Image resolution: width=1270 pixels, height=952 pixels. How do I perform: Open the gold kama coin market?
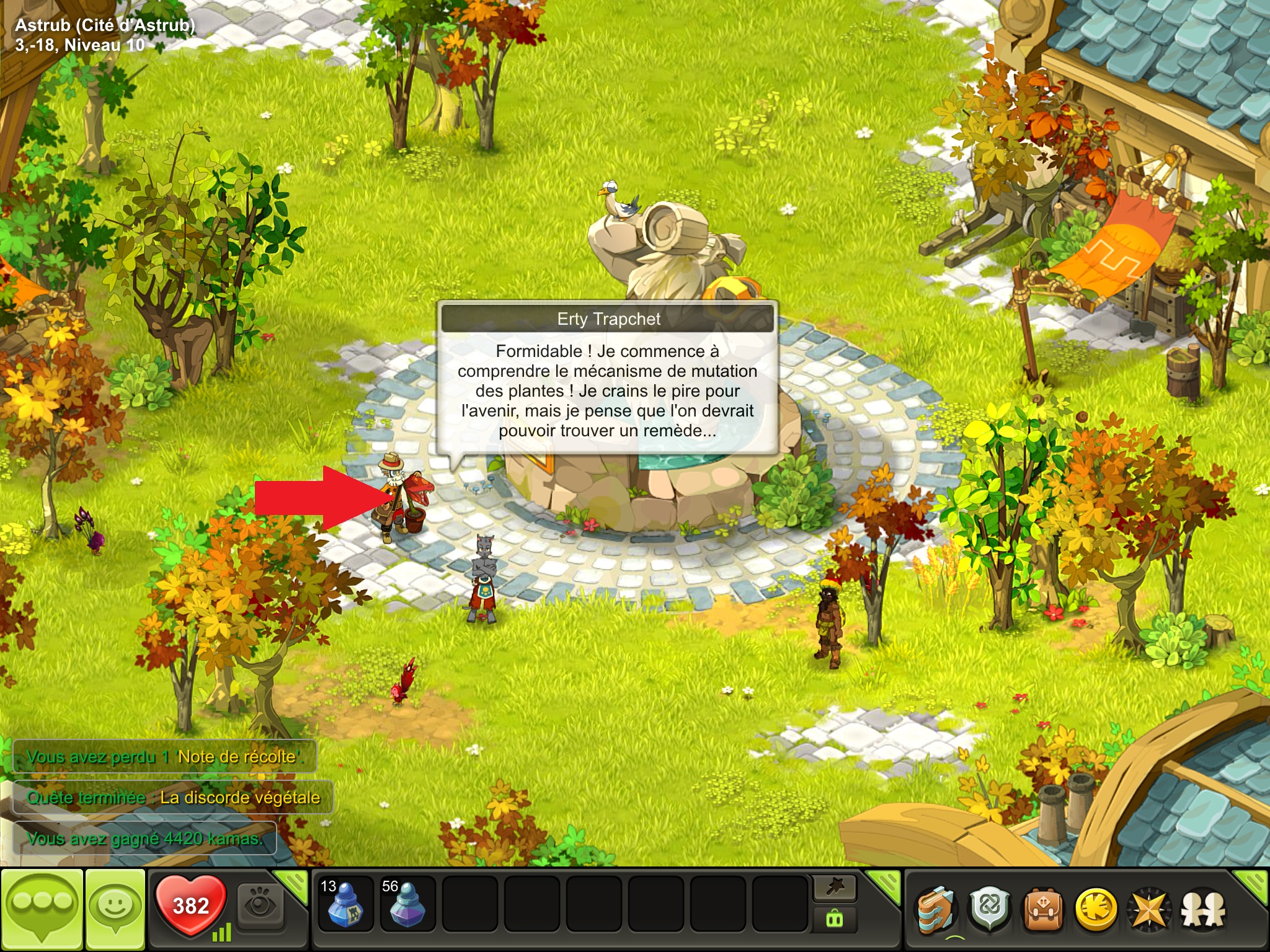click(1096, 910)
